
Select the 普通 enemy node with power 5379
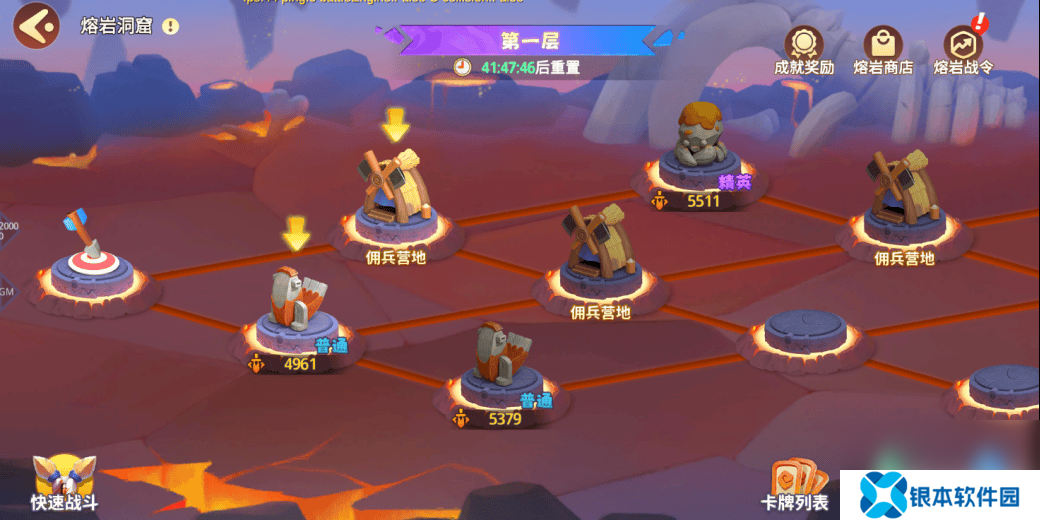click(501, 365)
